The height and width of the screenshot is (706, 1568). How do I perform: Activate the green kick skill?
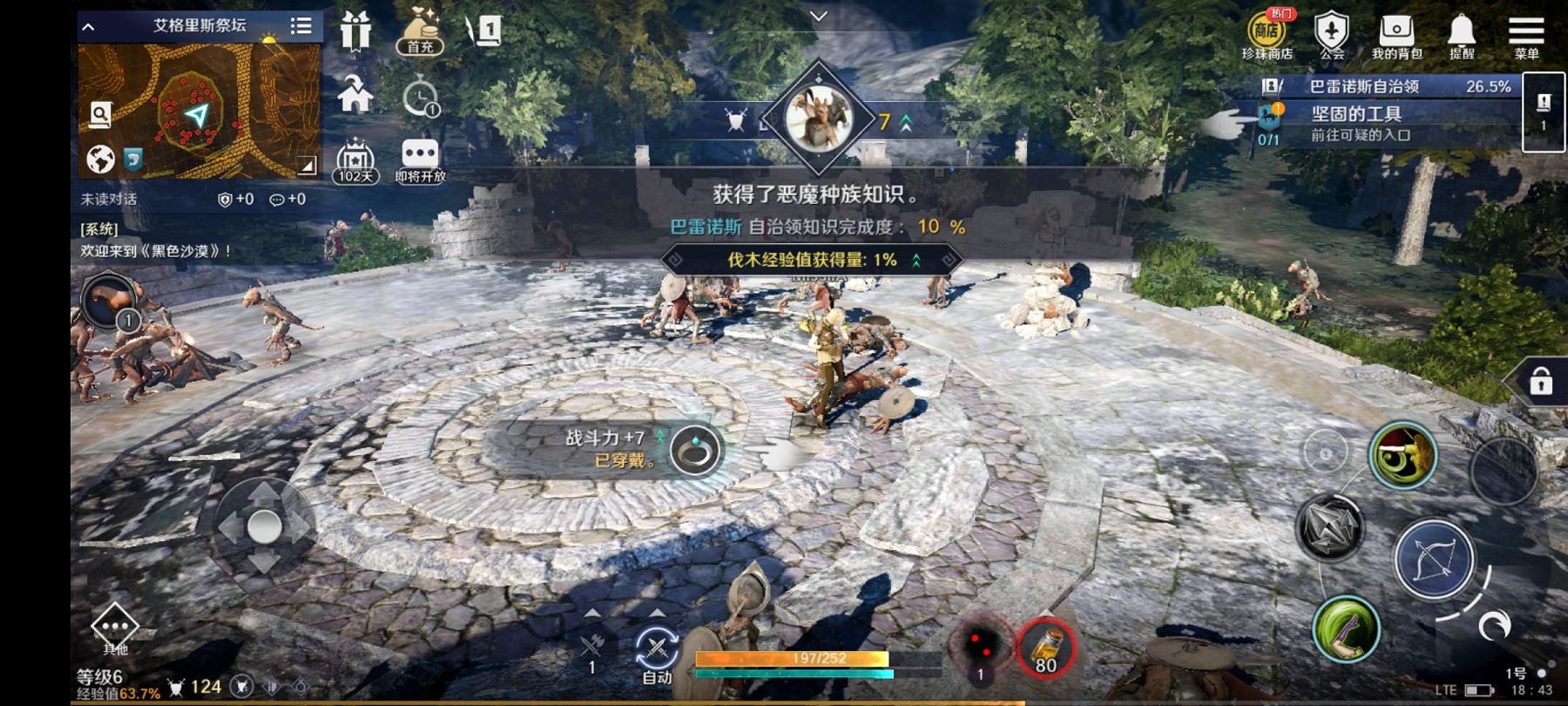point(1346,629)
